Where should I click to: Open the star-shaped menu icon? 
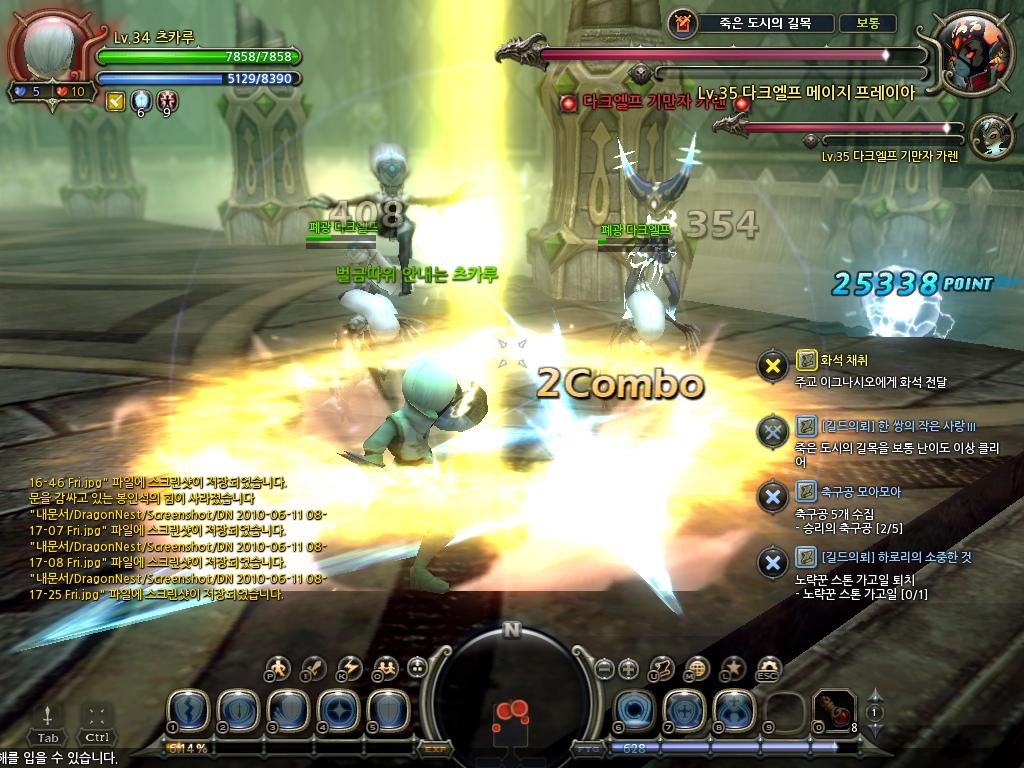click(733, 668)
